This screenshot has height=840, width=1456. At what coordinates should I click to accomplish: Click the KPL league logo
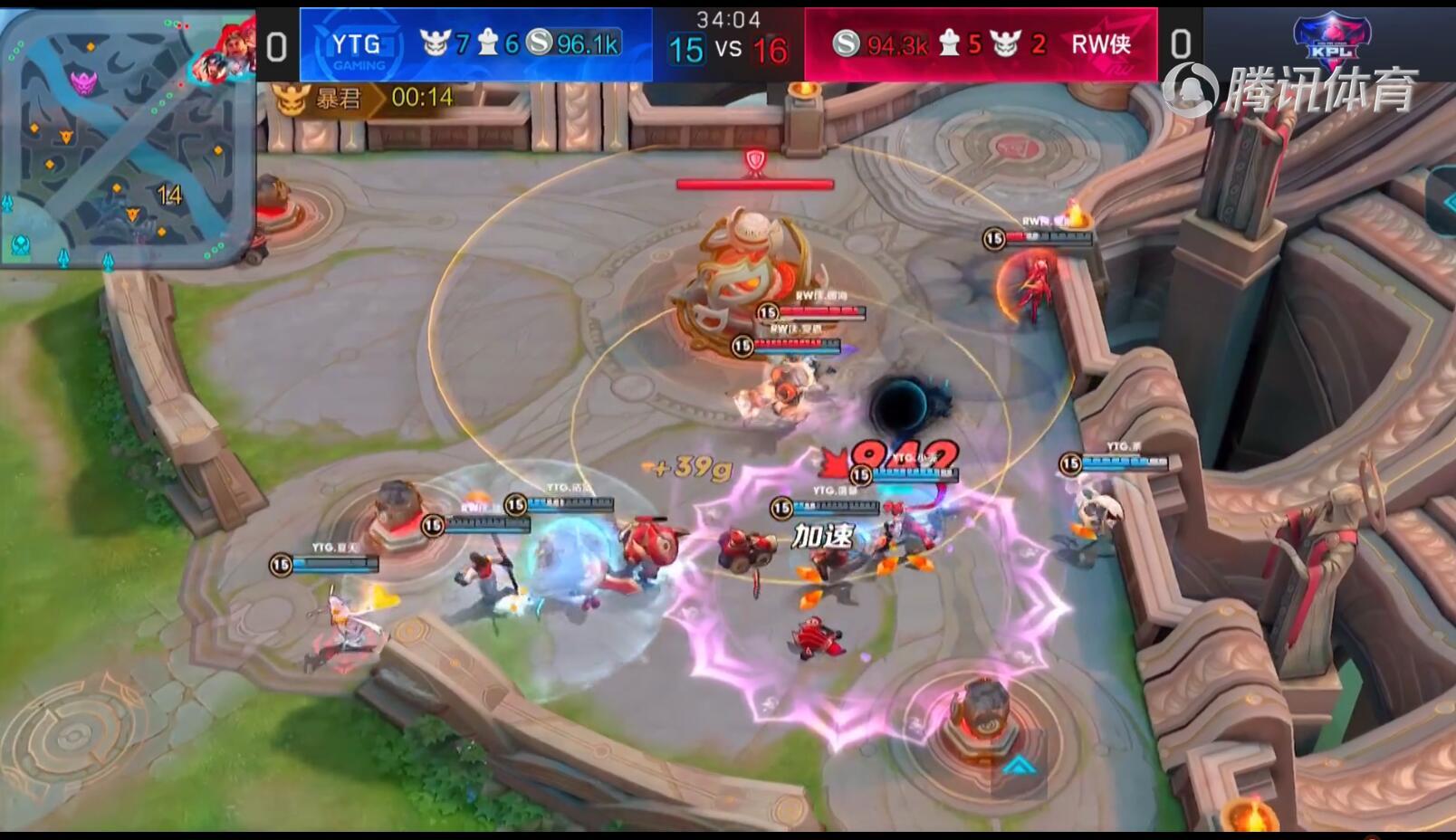click(x=1331, y=41)
